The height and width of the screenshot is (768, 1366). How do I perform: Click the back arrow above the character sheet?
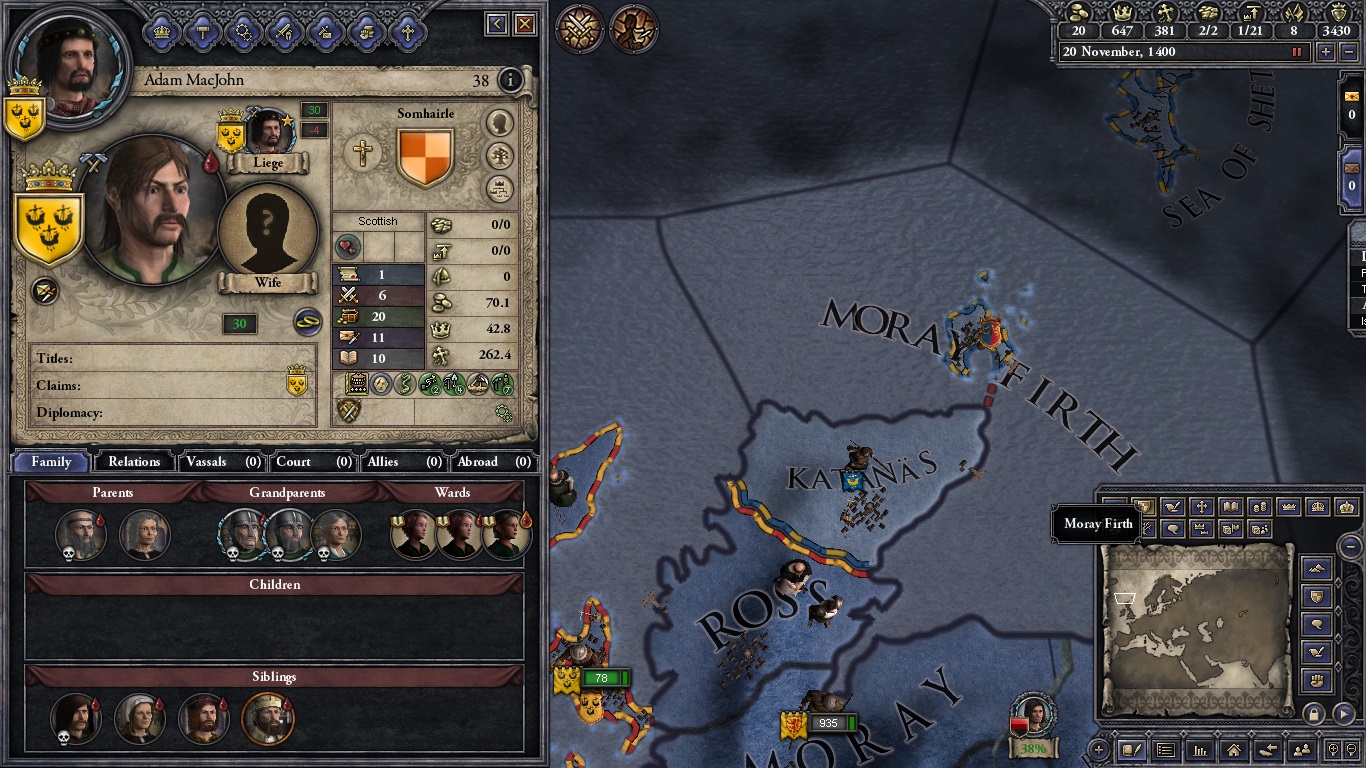pyautogui.click(x=497, y=23)
